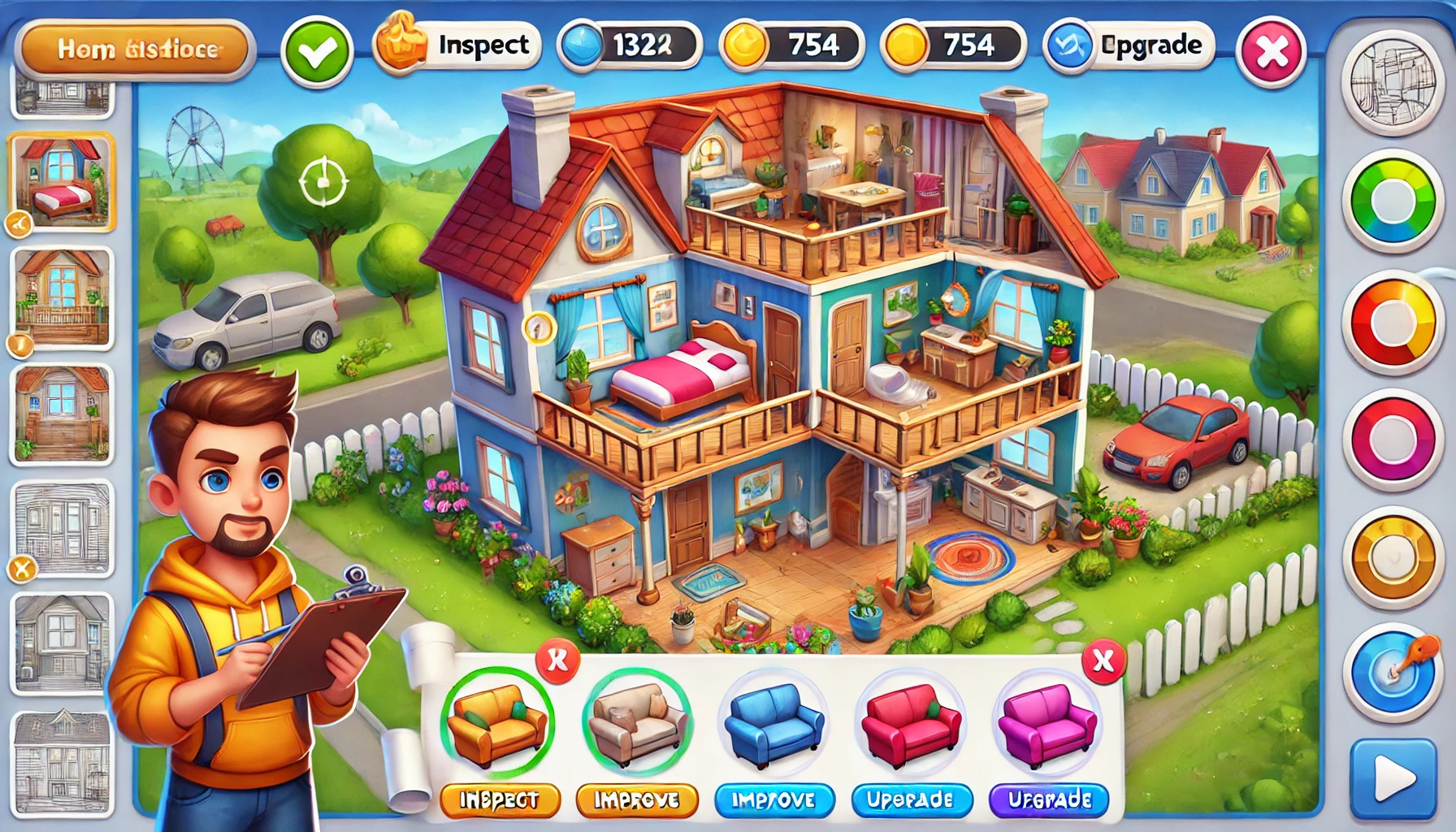Select the bedroom thumbnail with red bed
Image resolution: width=1456 pixels, height=832 pixels.
(x=62, y=182)
